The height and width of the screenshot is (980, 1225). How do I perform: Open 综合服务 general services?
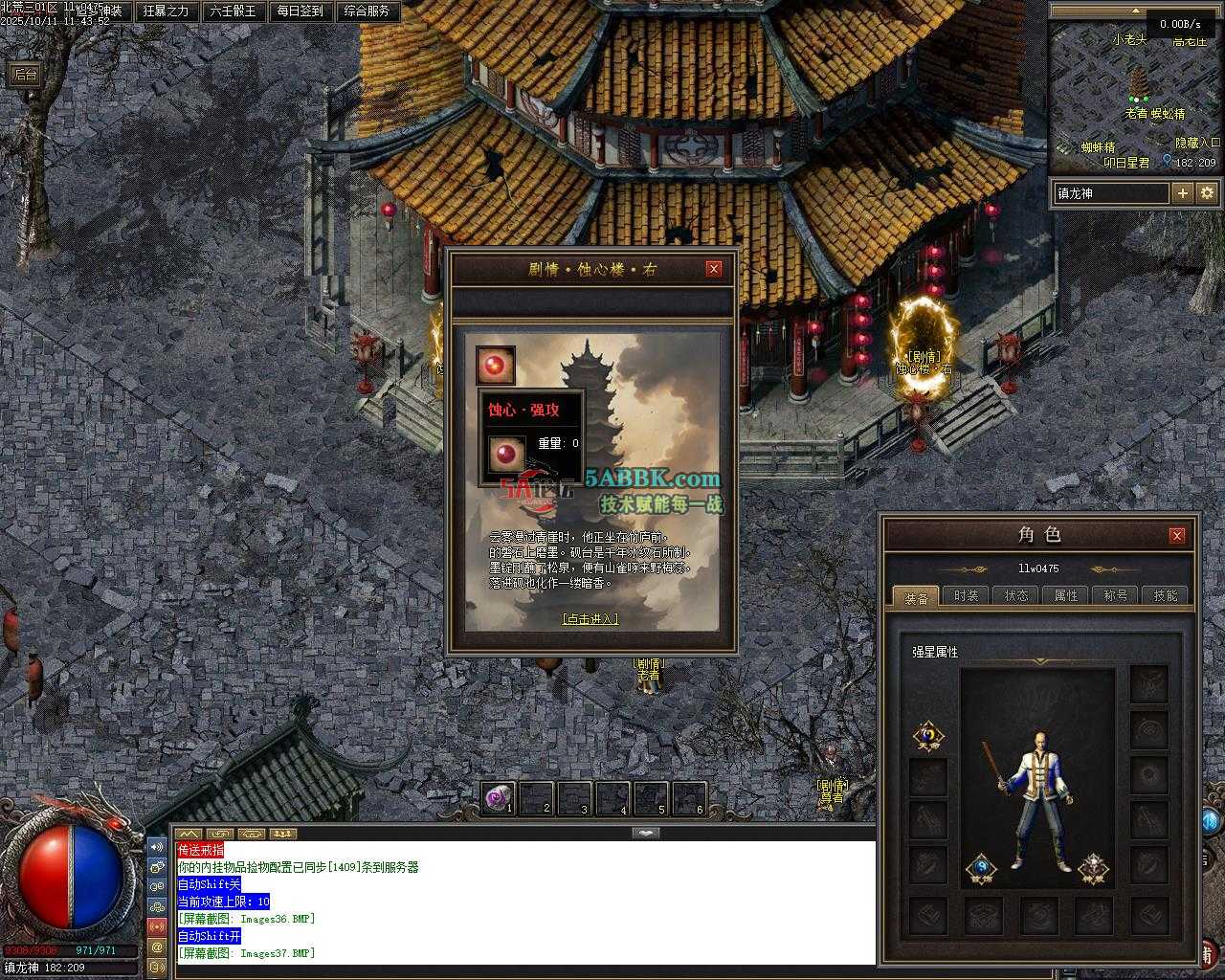367,11
